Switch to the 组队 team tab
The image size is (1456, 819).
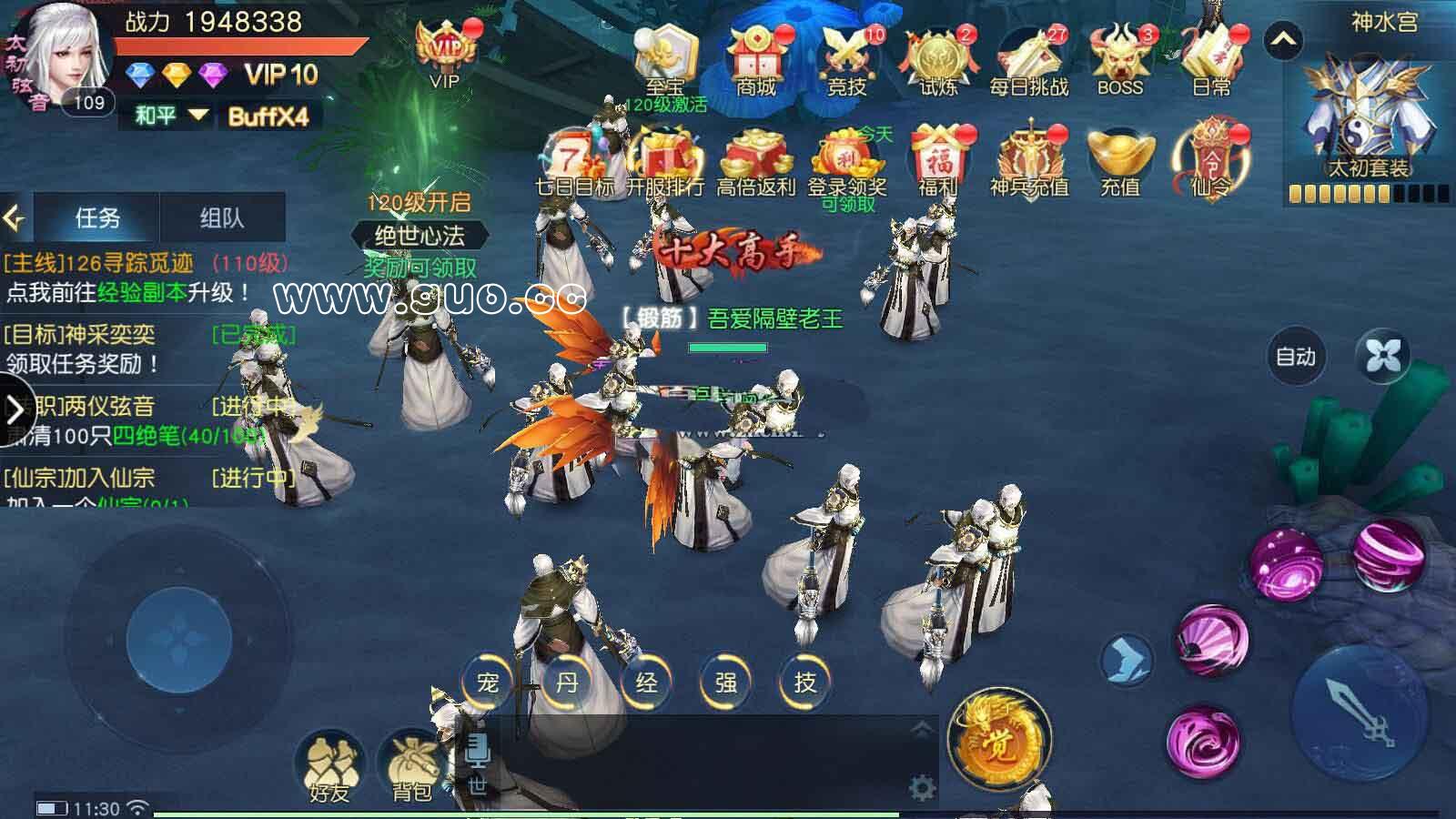221,217
